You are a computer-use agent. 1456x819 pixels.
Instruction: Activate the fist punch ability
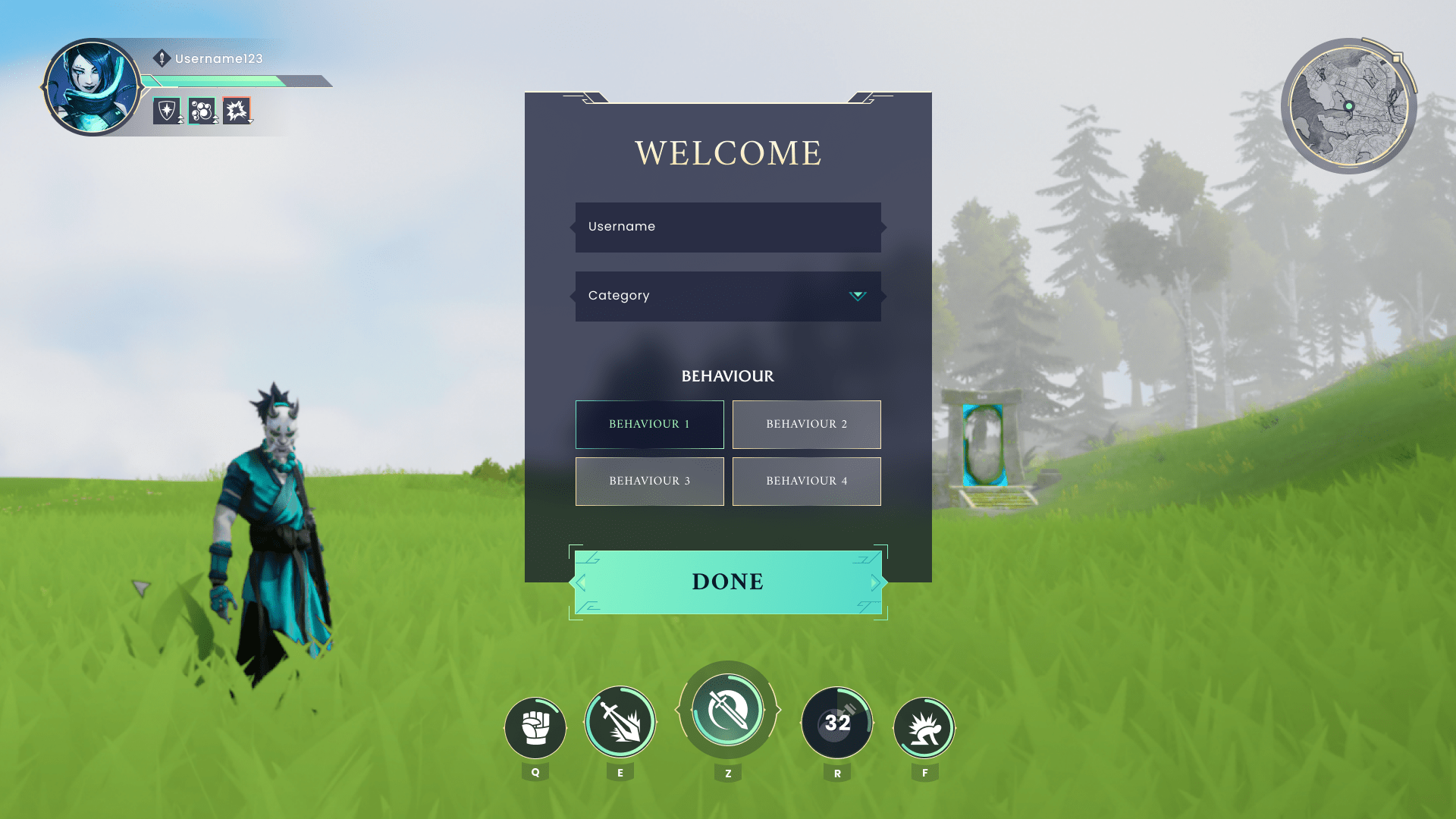coord(535,728)
